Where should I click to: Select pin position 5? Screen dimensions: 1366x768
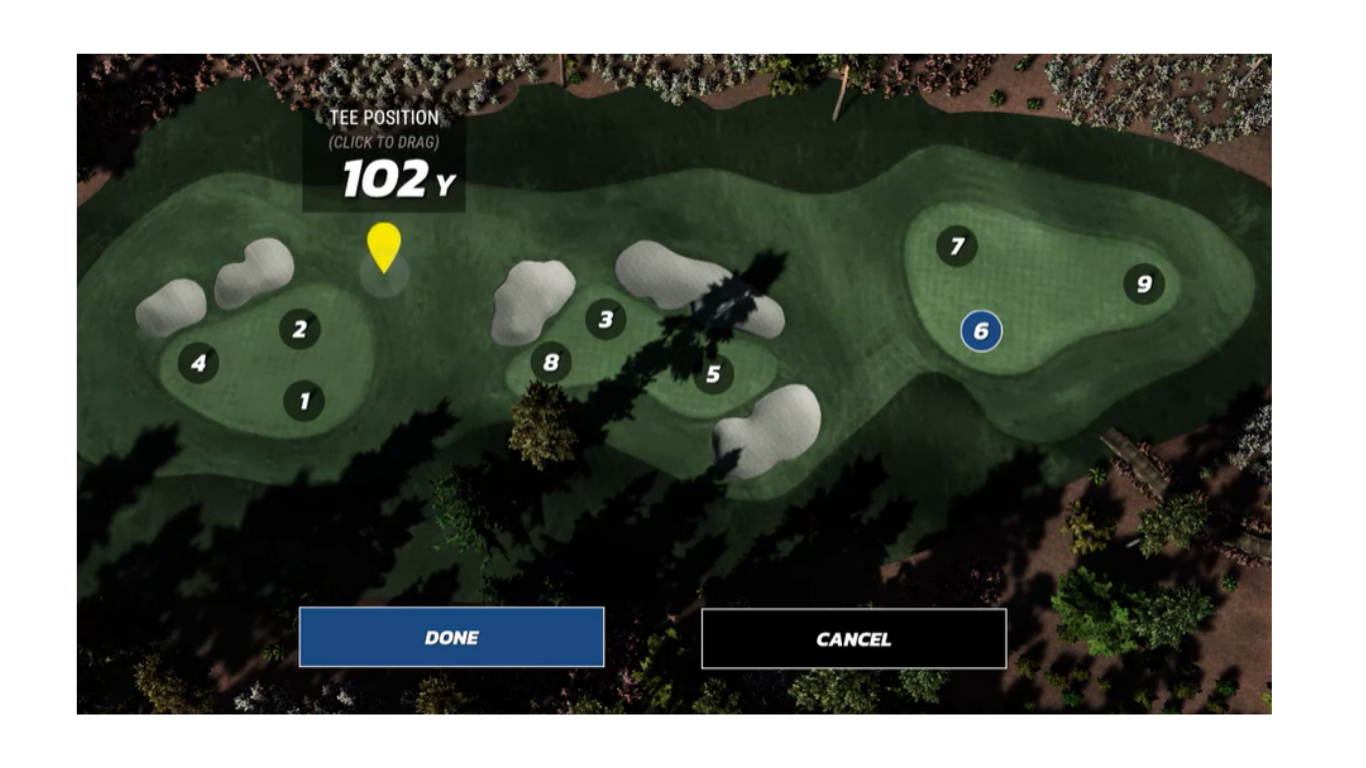point(713,374)
